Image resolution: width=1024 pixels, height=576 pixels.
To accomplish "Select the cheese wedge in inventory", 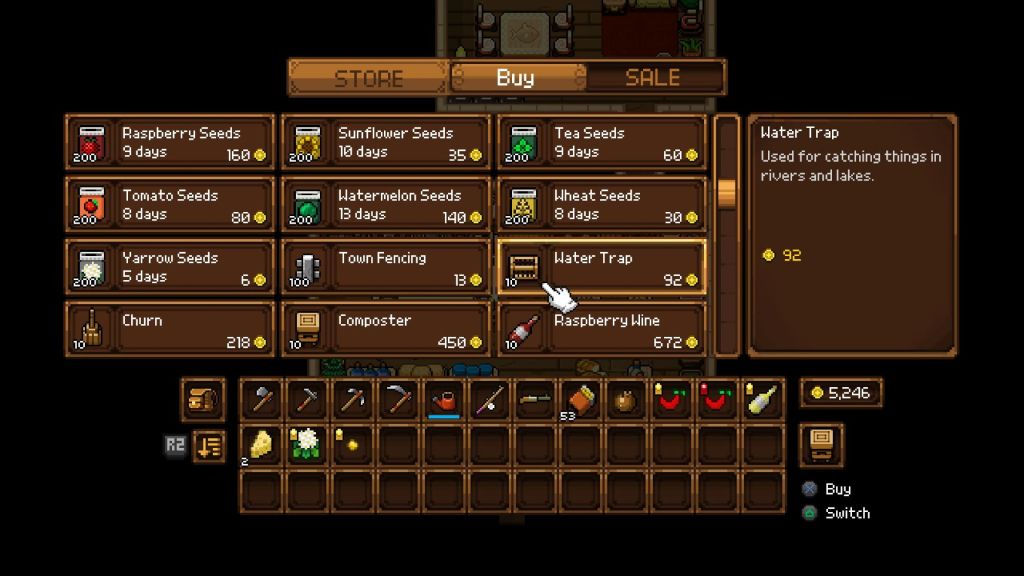I will pos(261,445).
